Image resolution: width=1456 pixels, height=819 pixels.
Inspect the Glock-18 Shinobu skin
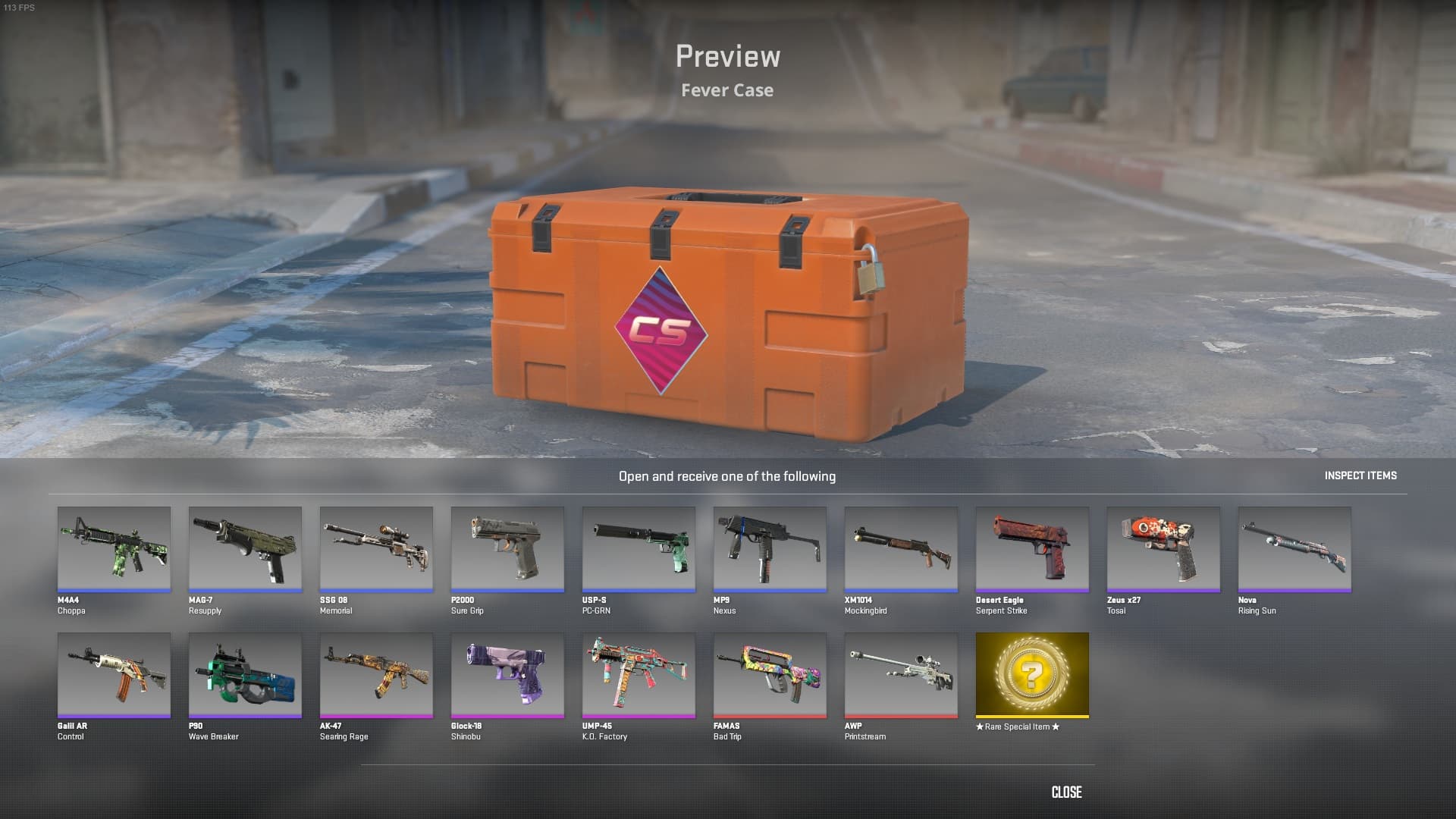pos(507,675)
